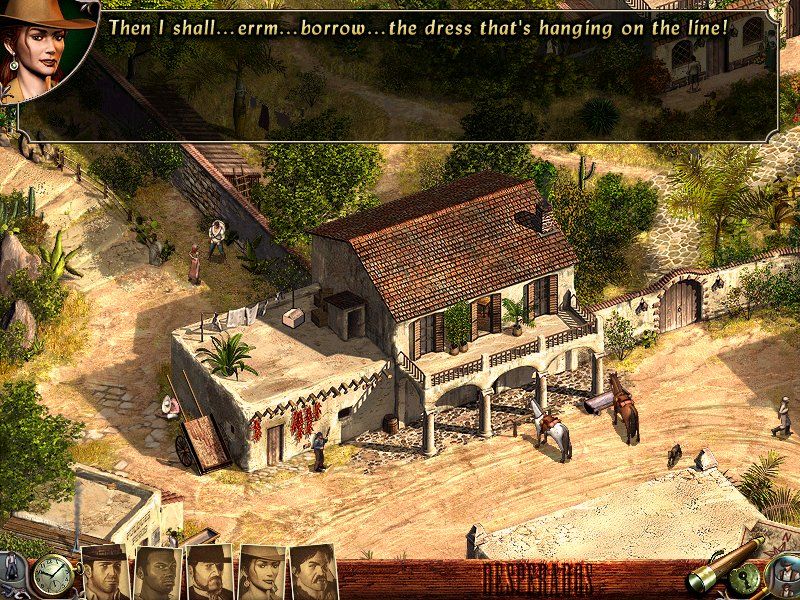Open the magnifying glass character view
Viewport: 800px width, 600px height.
pos(783,577)
